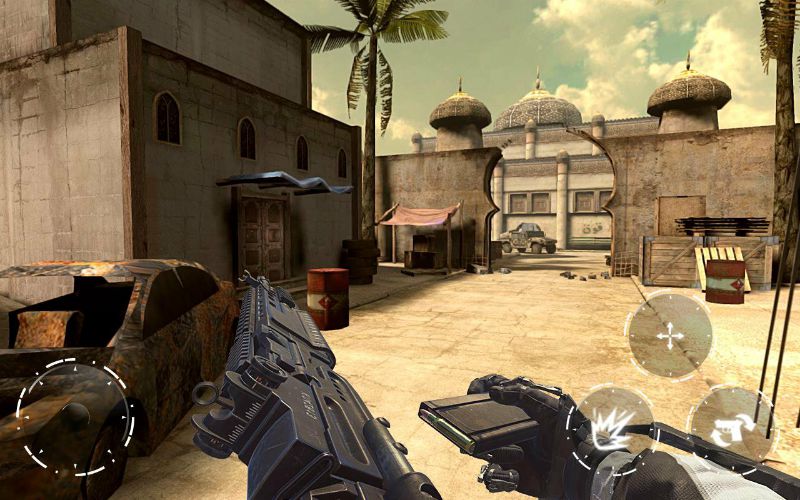Activate the crosshair aim button

(x=668, y=336)
